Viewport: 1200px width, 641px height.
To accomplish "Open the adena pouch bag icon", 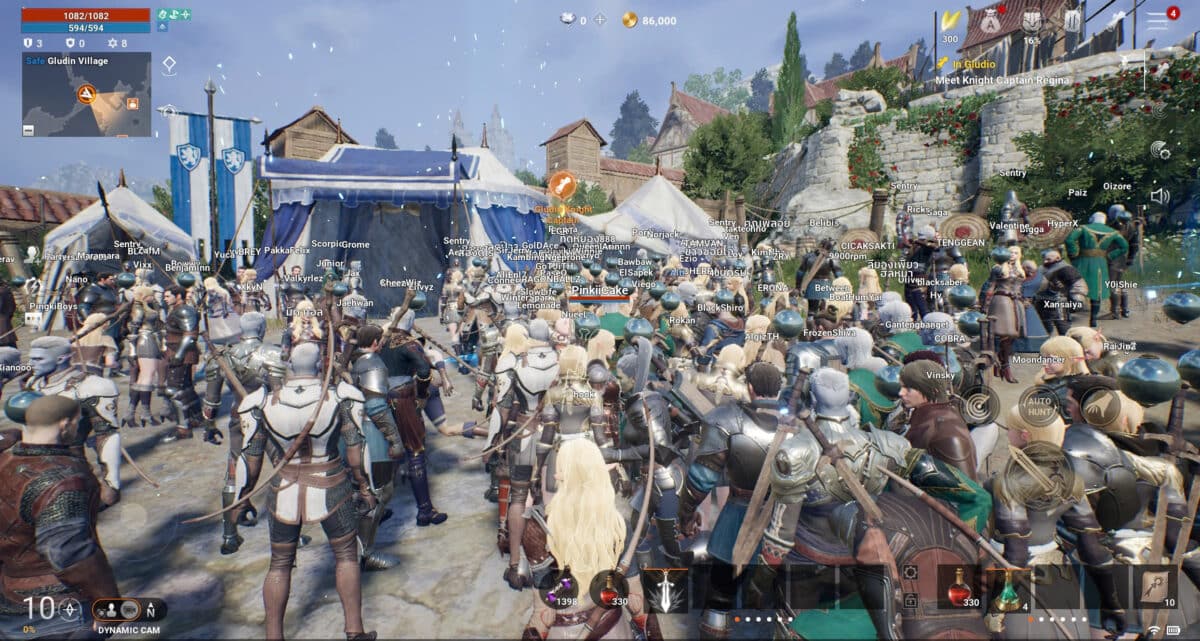I will click(989, 21).
